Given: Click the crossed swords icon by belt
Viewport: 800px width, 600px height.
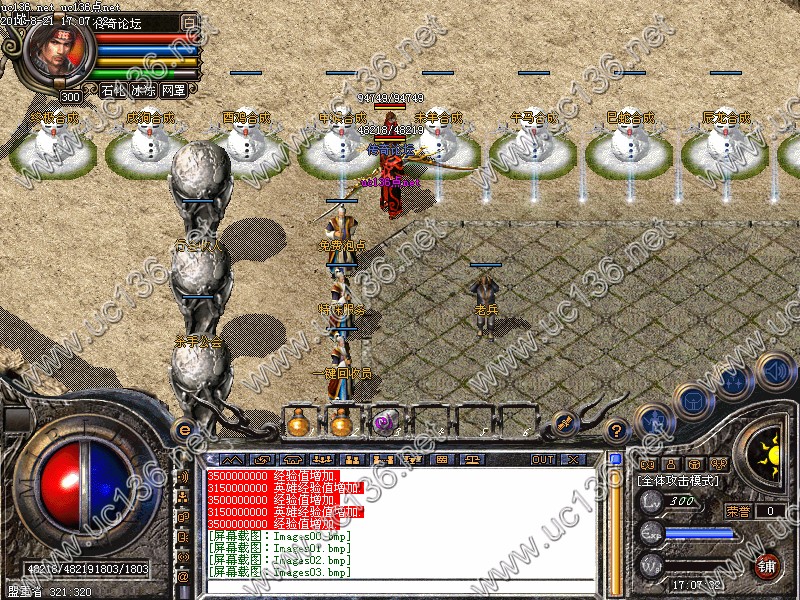Looking at the screenshot, I should tap(563, 424).
